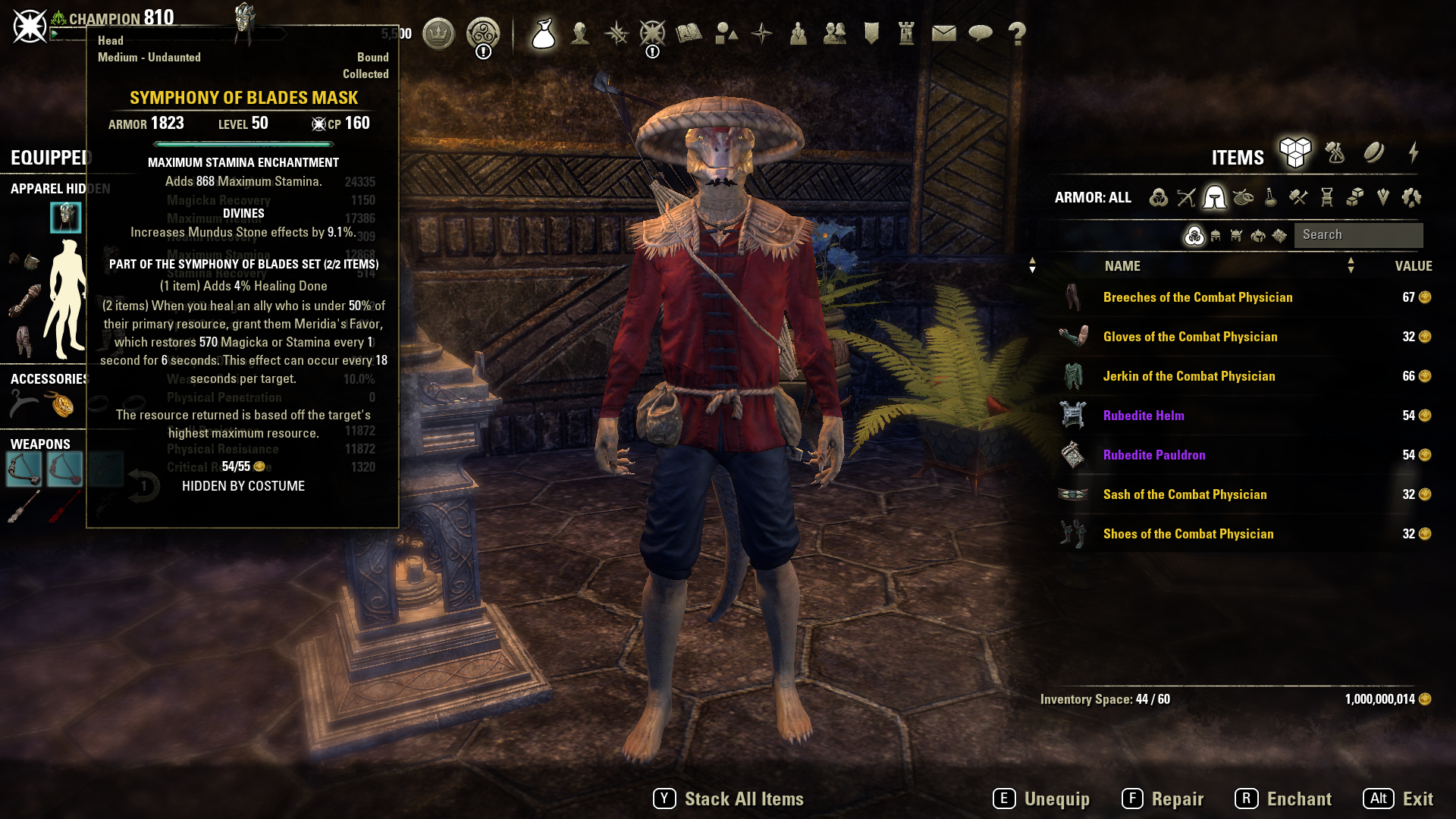Switch to the quickslot lightning bolt tab

point(1414,152)
